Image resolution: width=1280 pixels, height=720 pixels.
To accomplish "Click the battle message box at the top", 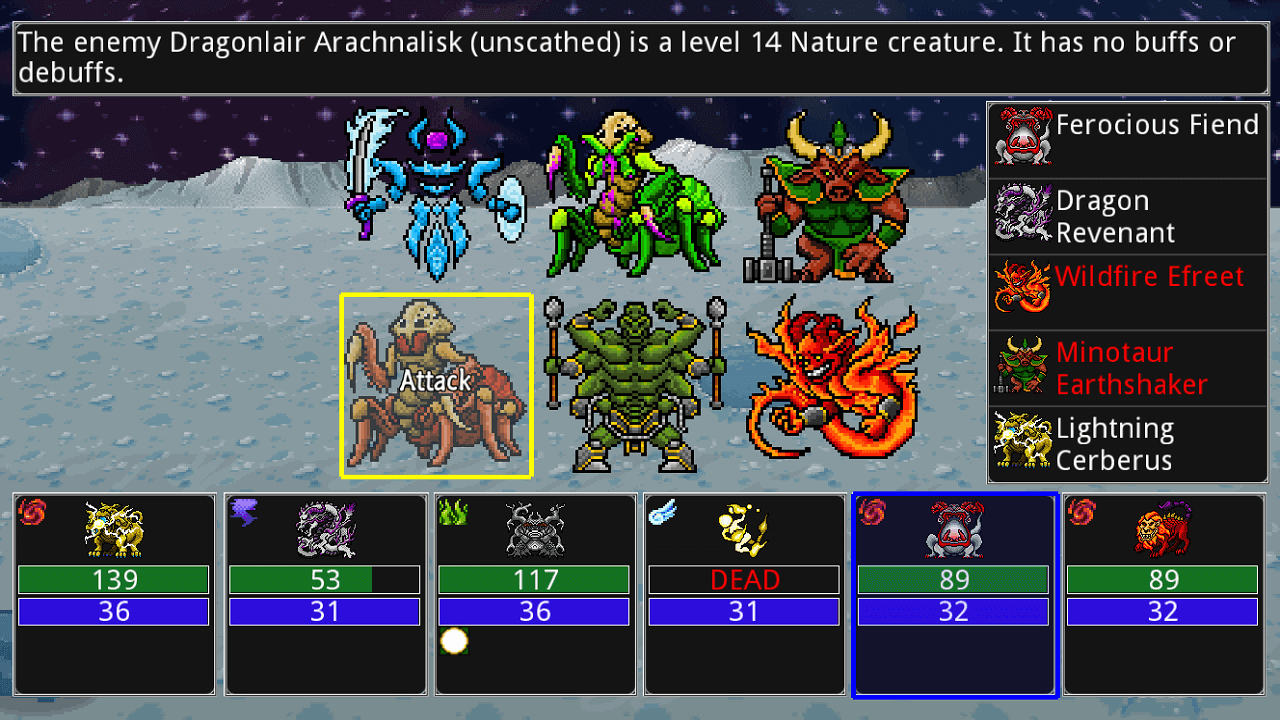I will pyautogui.click(x=640, y=57).
